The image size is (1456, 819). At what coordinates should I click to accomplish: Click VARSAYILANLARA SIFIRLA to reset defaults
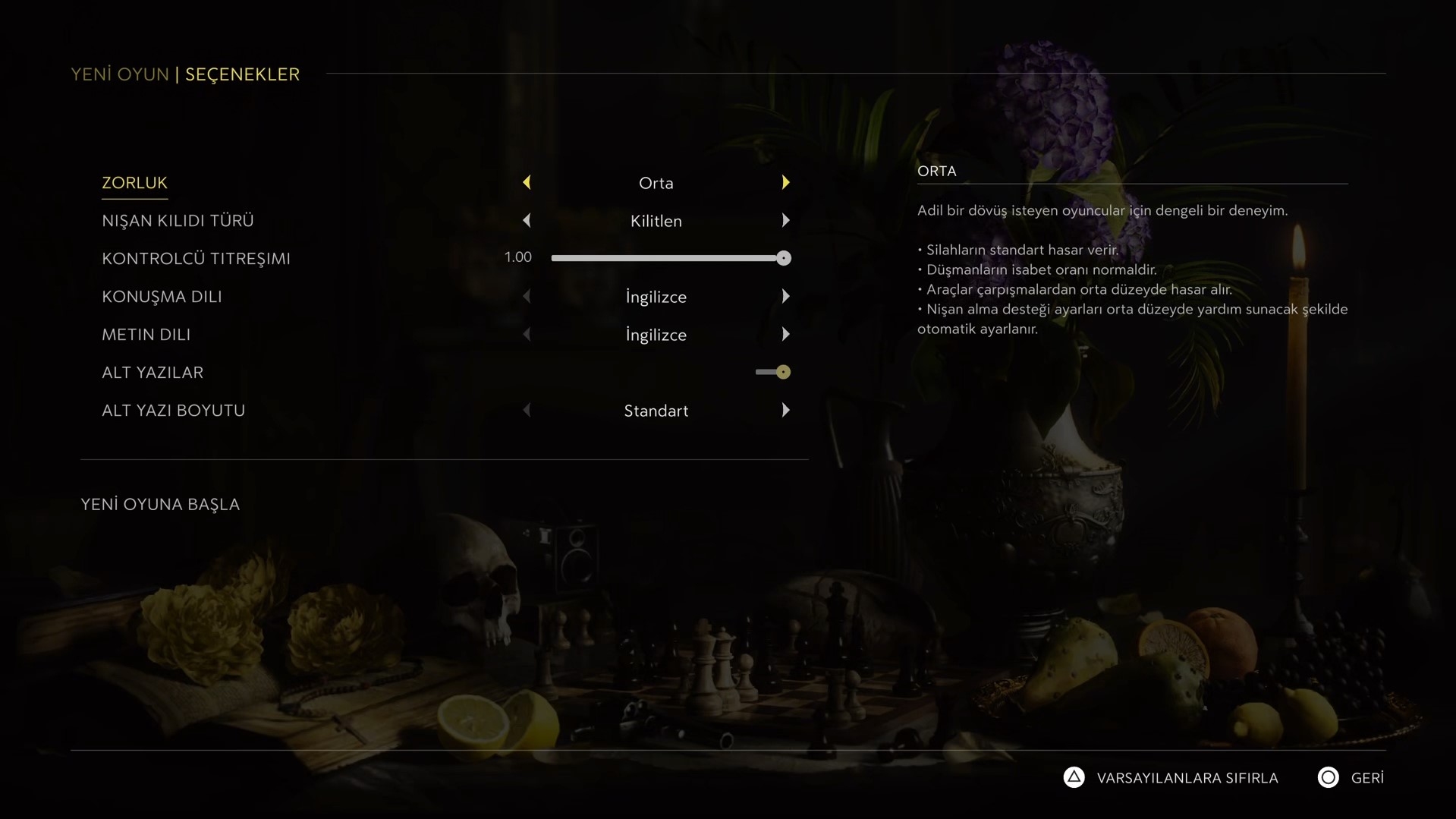coord(1187,778)
